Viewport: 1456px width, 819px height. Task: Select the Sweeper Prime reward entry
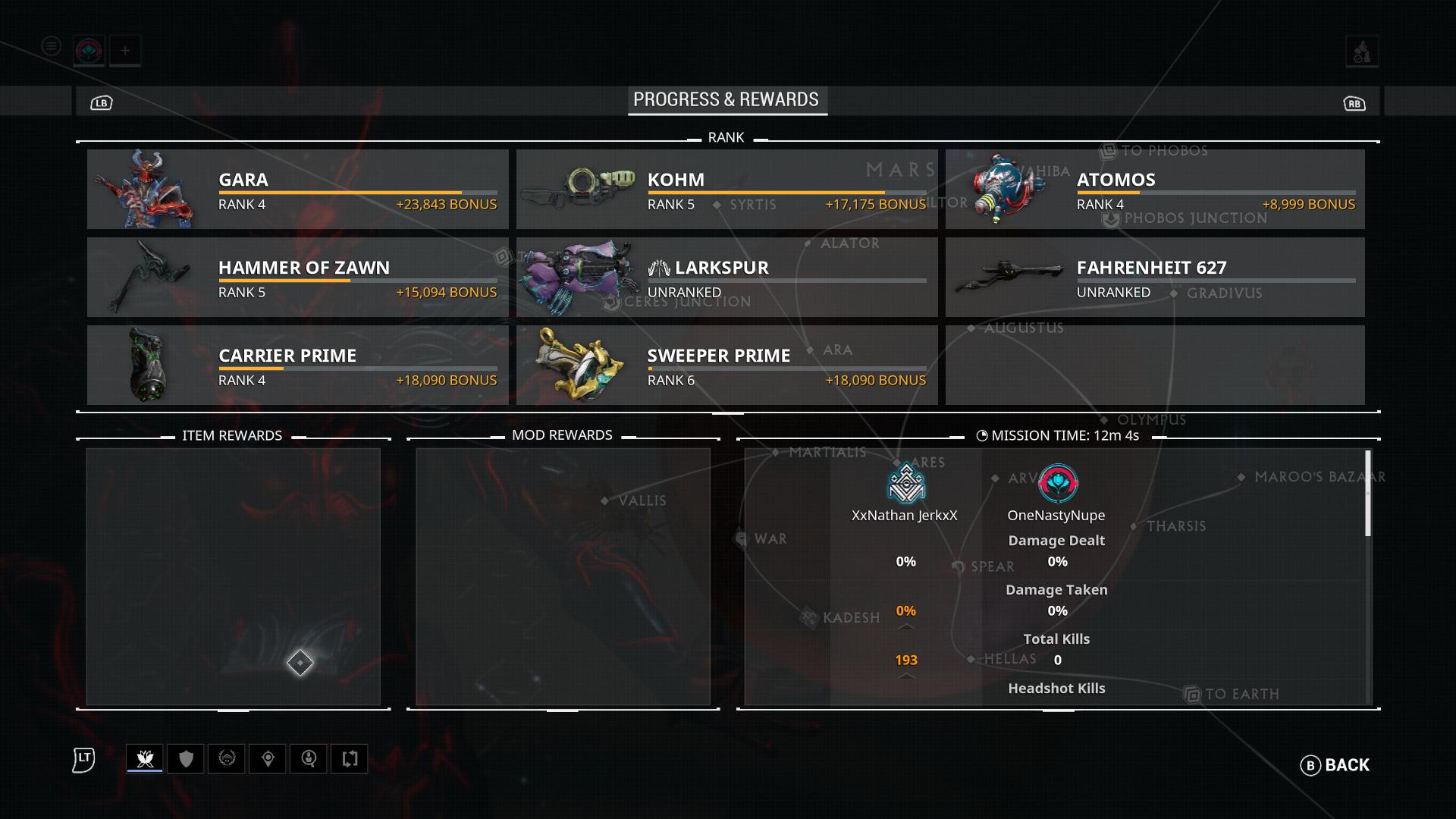(x=726, y=365)
